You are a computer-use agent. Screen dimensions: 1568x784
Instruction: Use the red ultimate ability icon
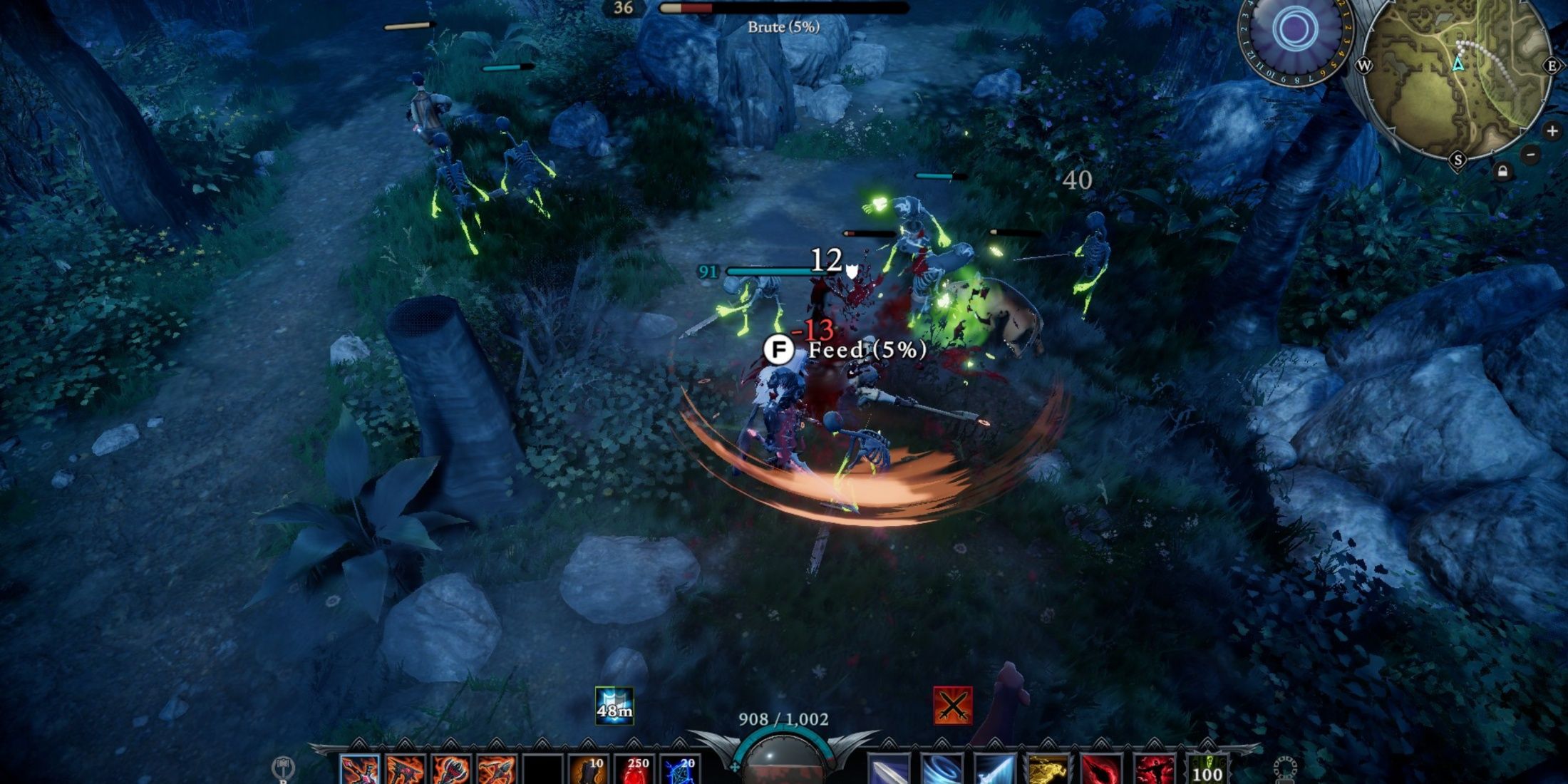[x=1155, y=770]
